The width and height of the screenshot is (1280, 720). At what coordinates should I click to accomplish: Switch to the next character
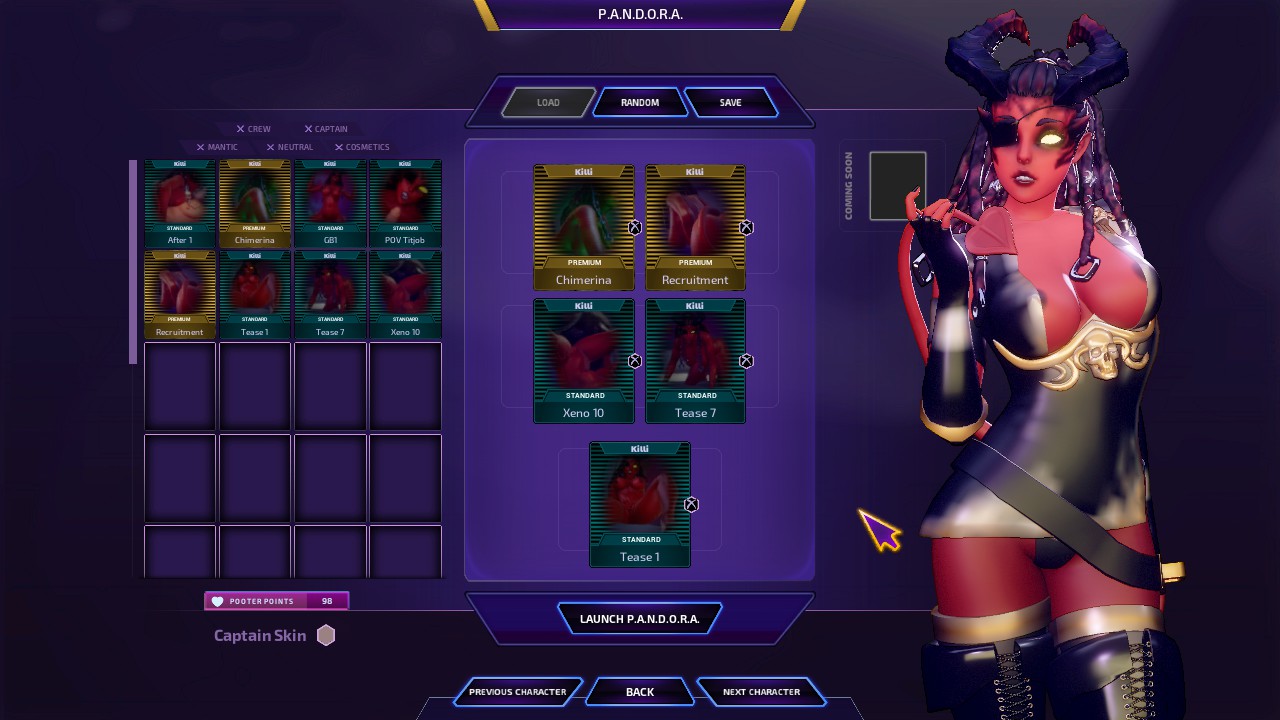click(x=761, y=692)
